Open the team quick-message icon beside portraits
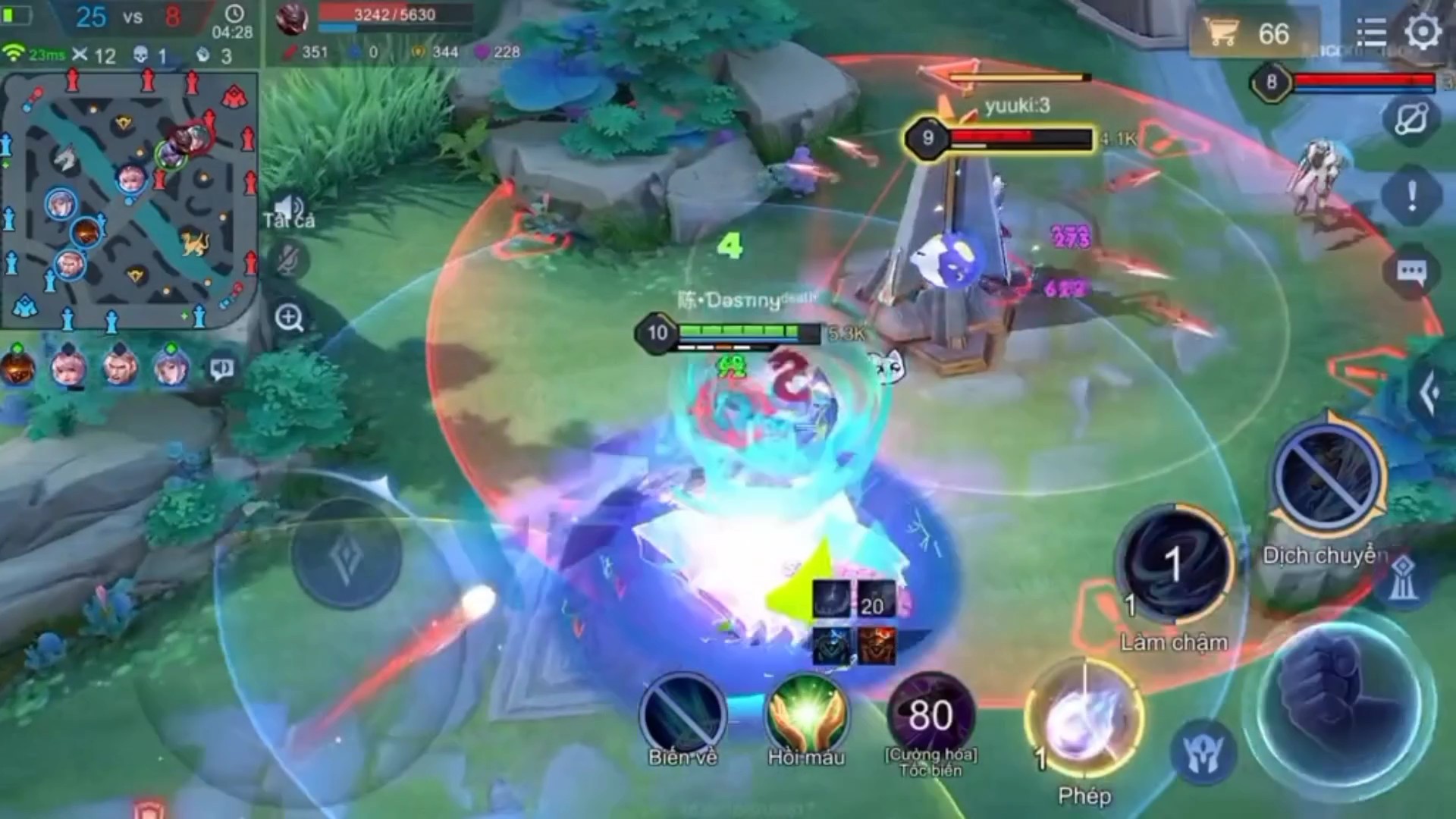 pyautogui.click(x=221, y=369)
